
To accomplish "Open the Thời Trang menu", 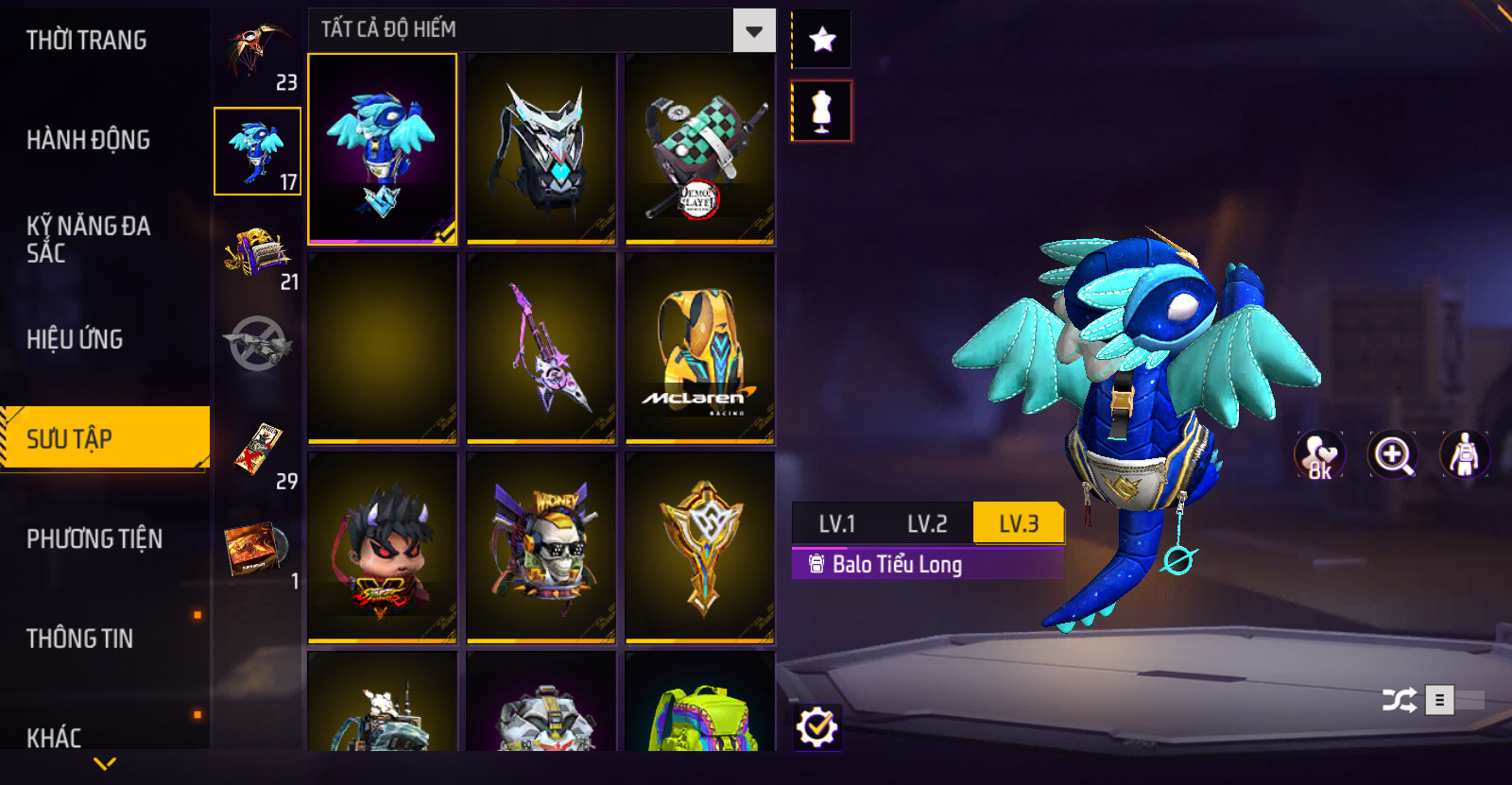I will click(86, 41).
